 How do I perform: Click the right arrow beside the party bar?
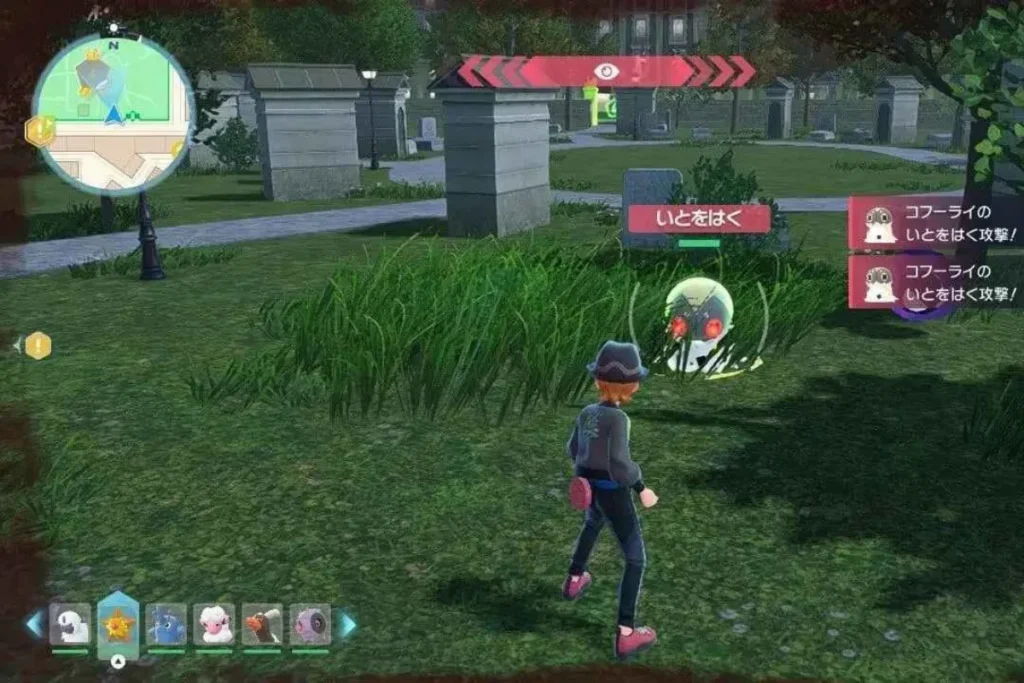click(346, 625)
